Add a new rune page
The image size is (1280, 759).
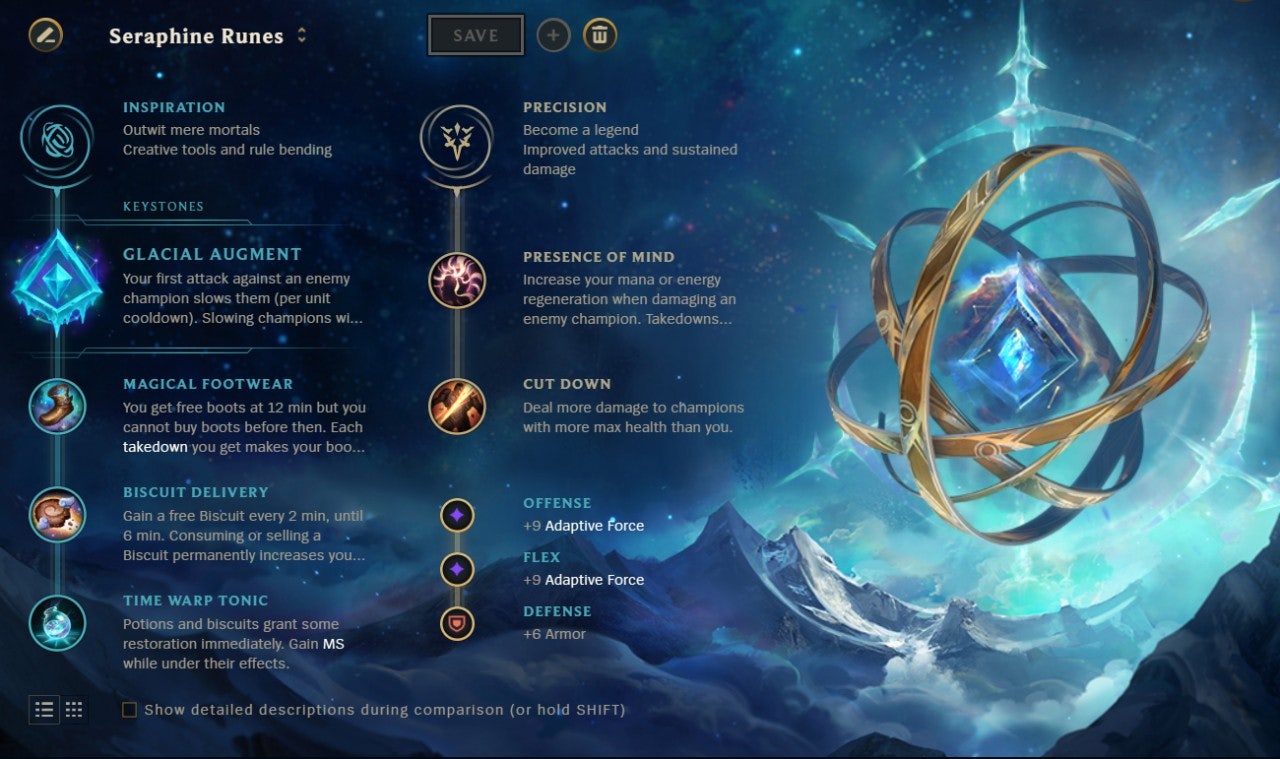click(553, 36)
